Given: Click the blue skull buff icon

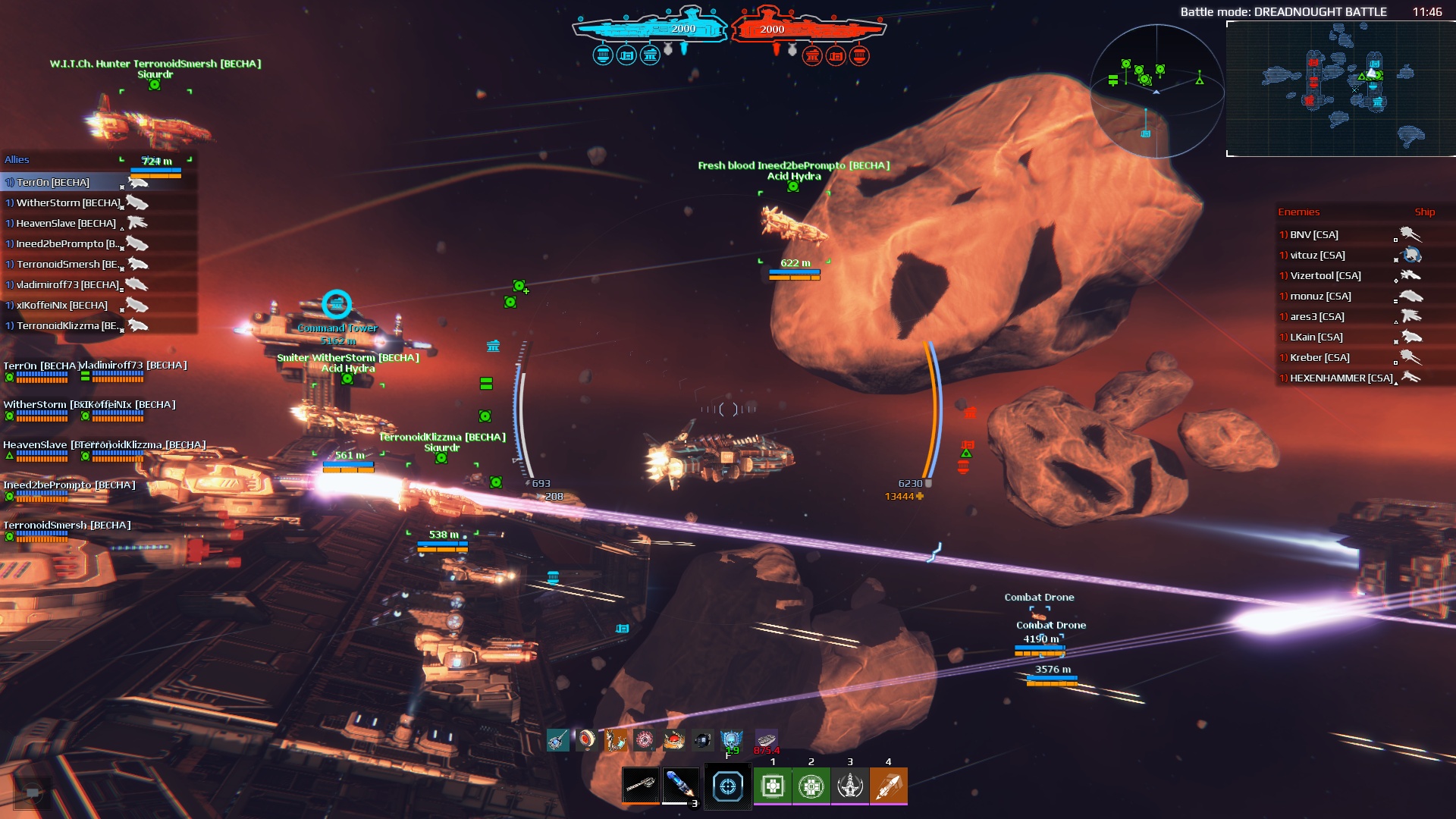Looking at the screenshot, I should coord(731,739).
